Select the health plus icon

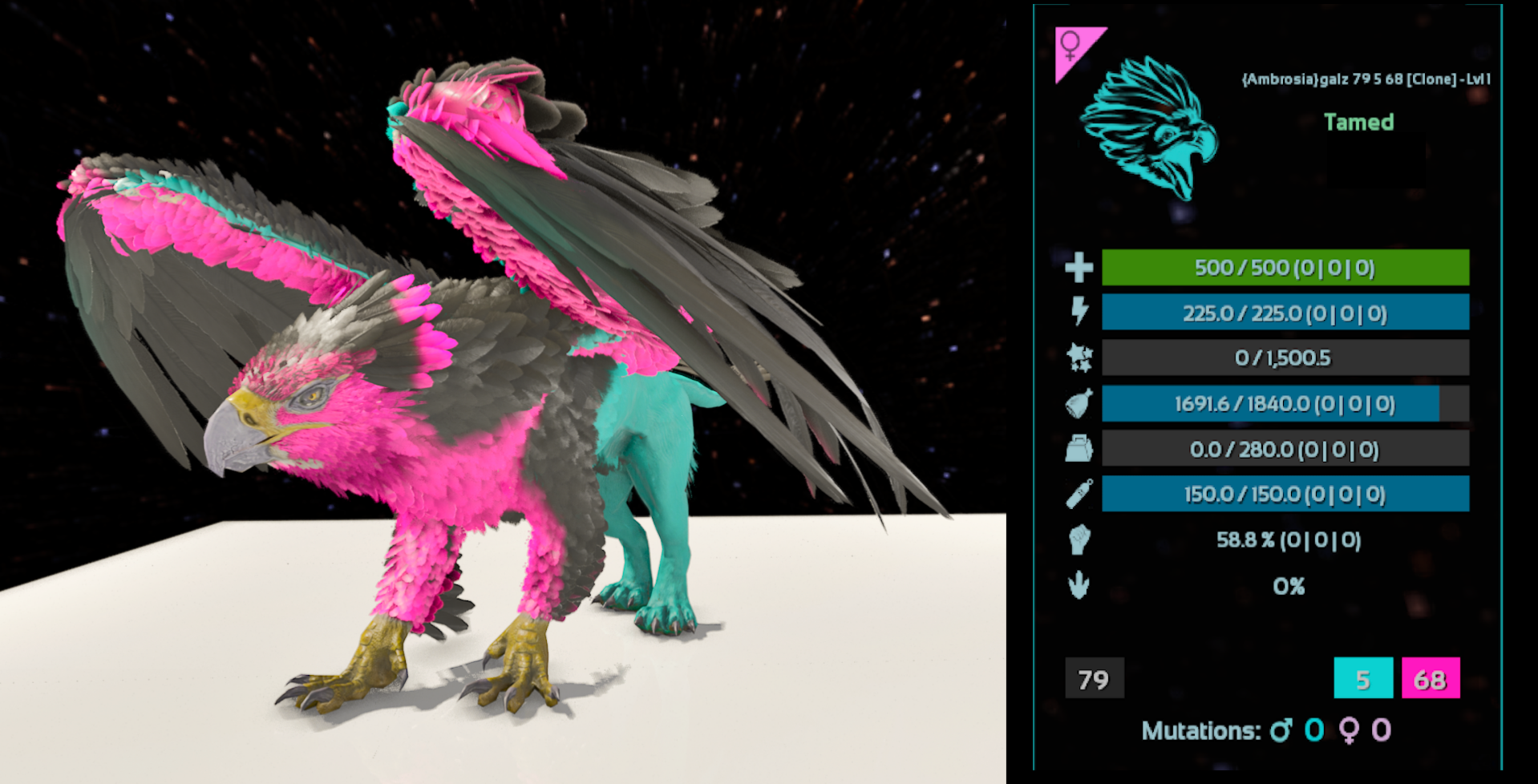pyautogui.click(x=1079, y=268)
